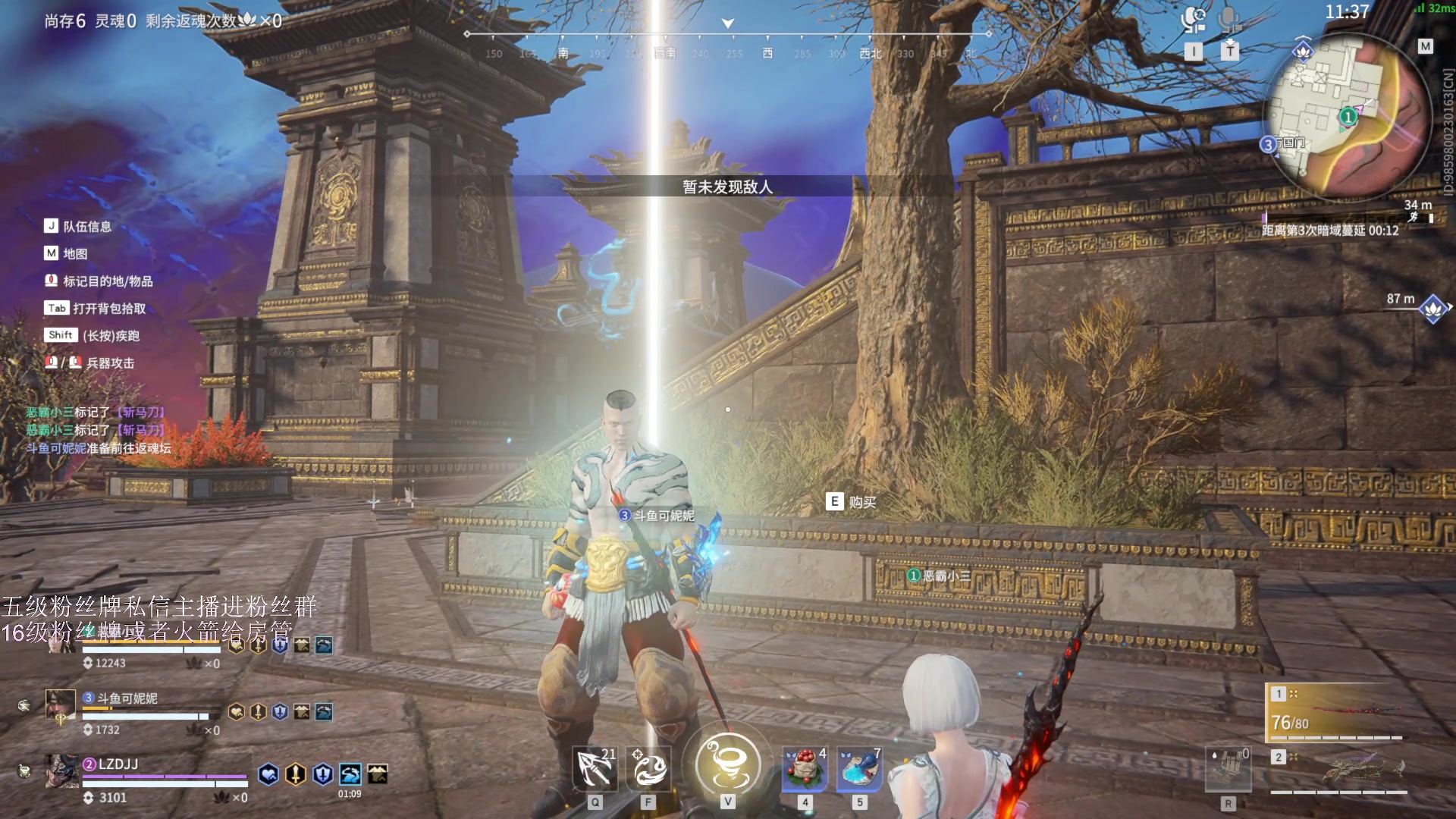1456x819 pixels.
Task: Toggle the voice chat speaker icon
Action: [x=1194, y=19]
